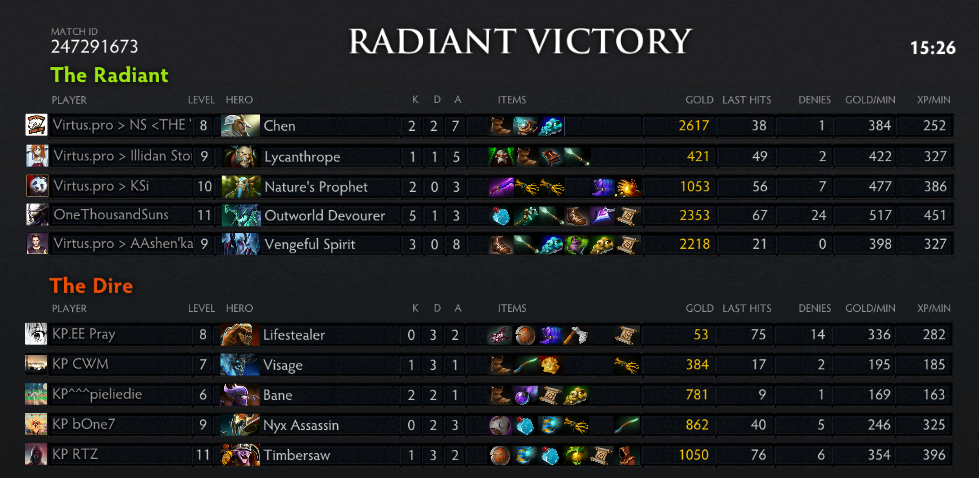Select the Nyx Assassin hero name
The width and height of the screenshot is (979, 478).
pyautogui.click(x=301, y=425)
